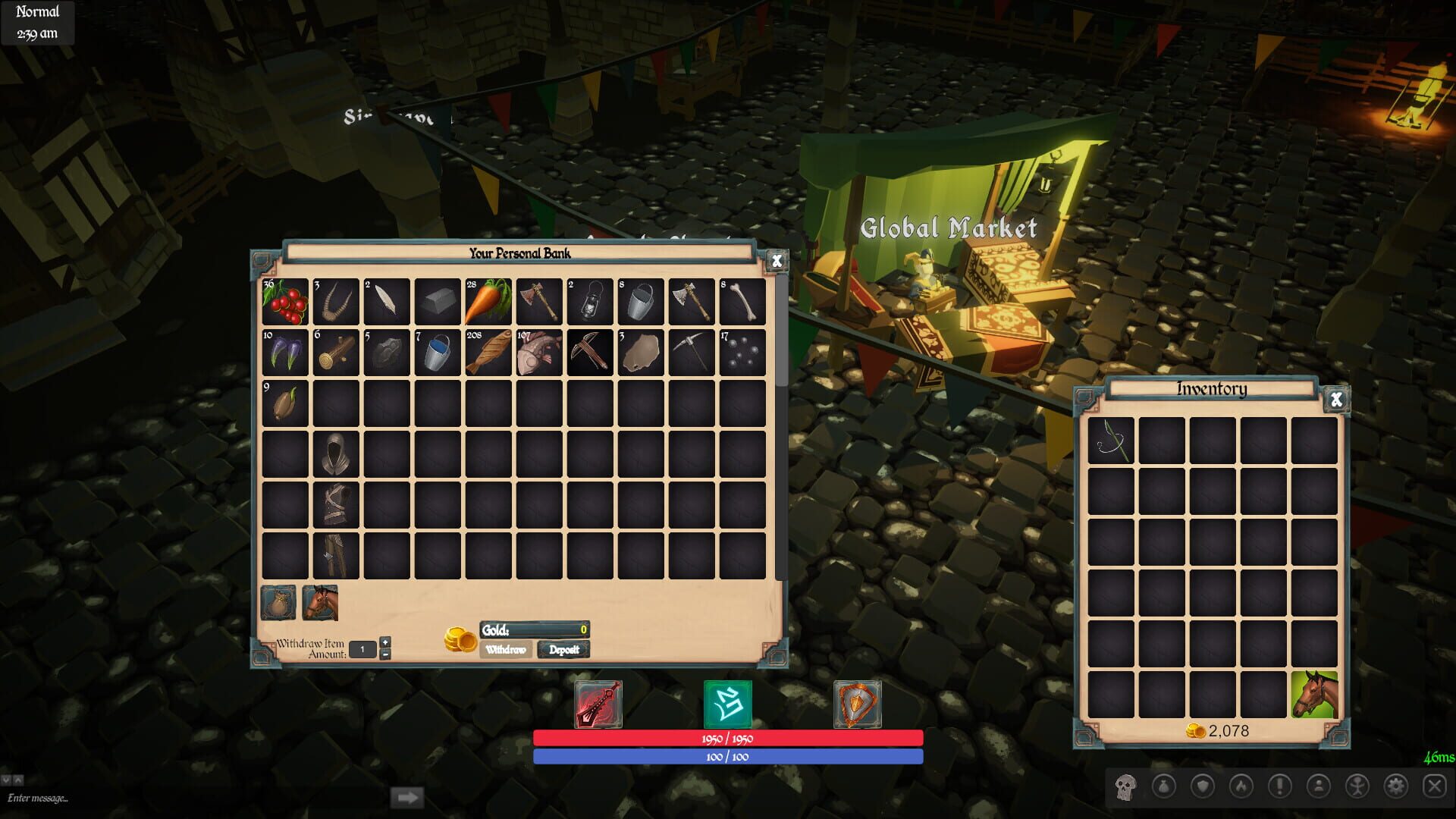
Task: Click the exclamation mark notification icon
Action: (1282, 785)
